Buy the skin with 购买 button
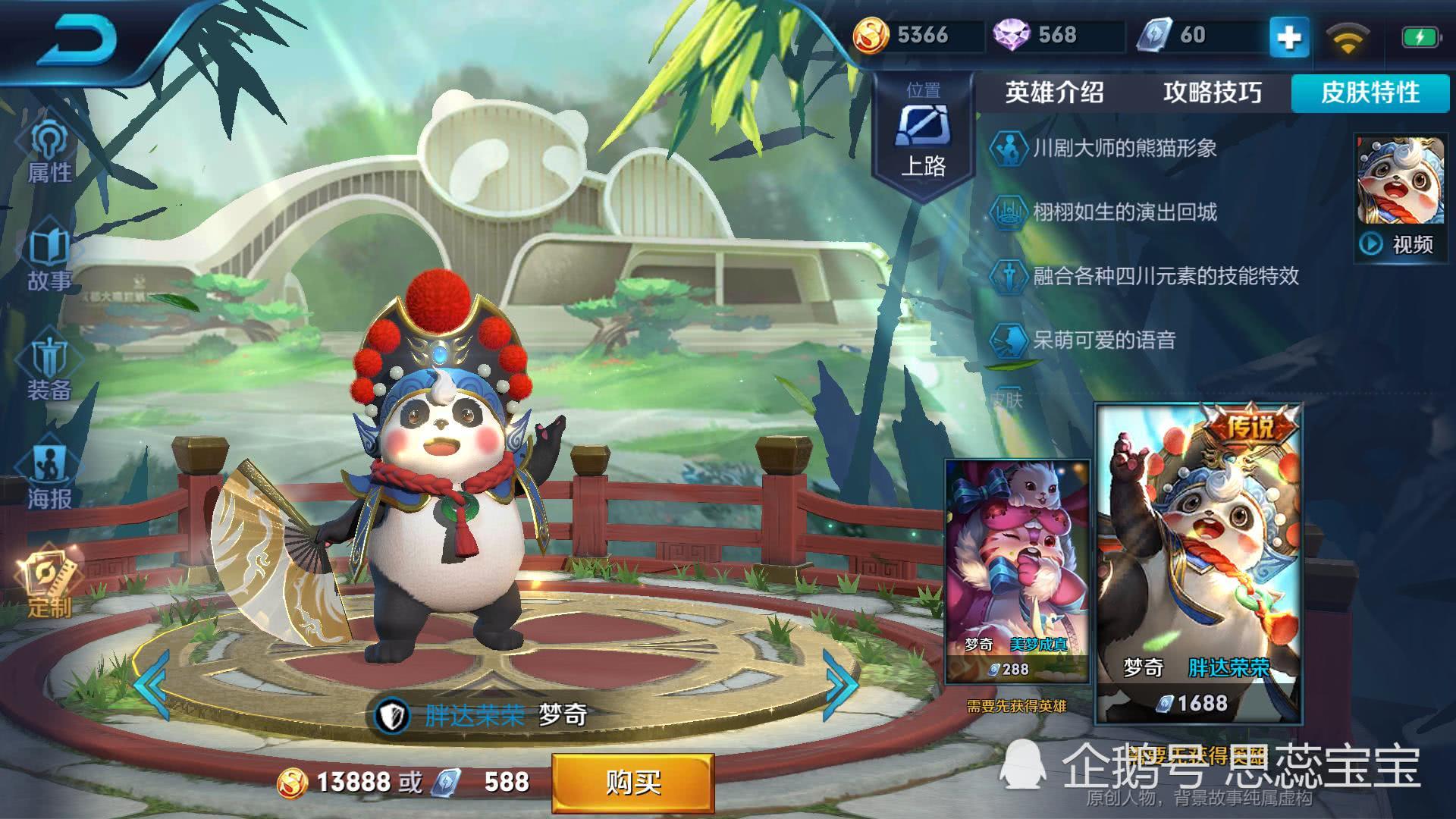 [632, 782]
